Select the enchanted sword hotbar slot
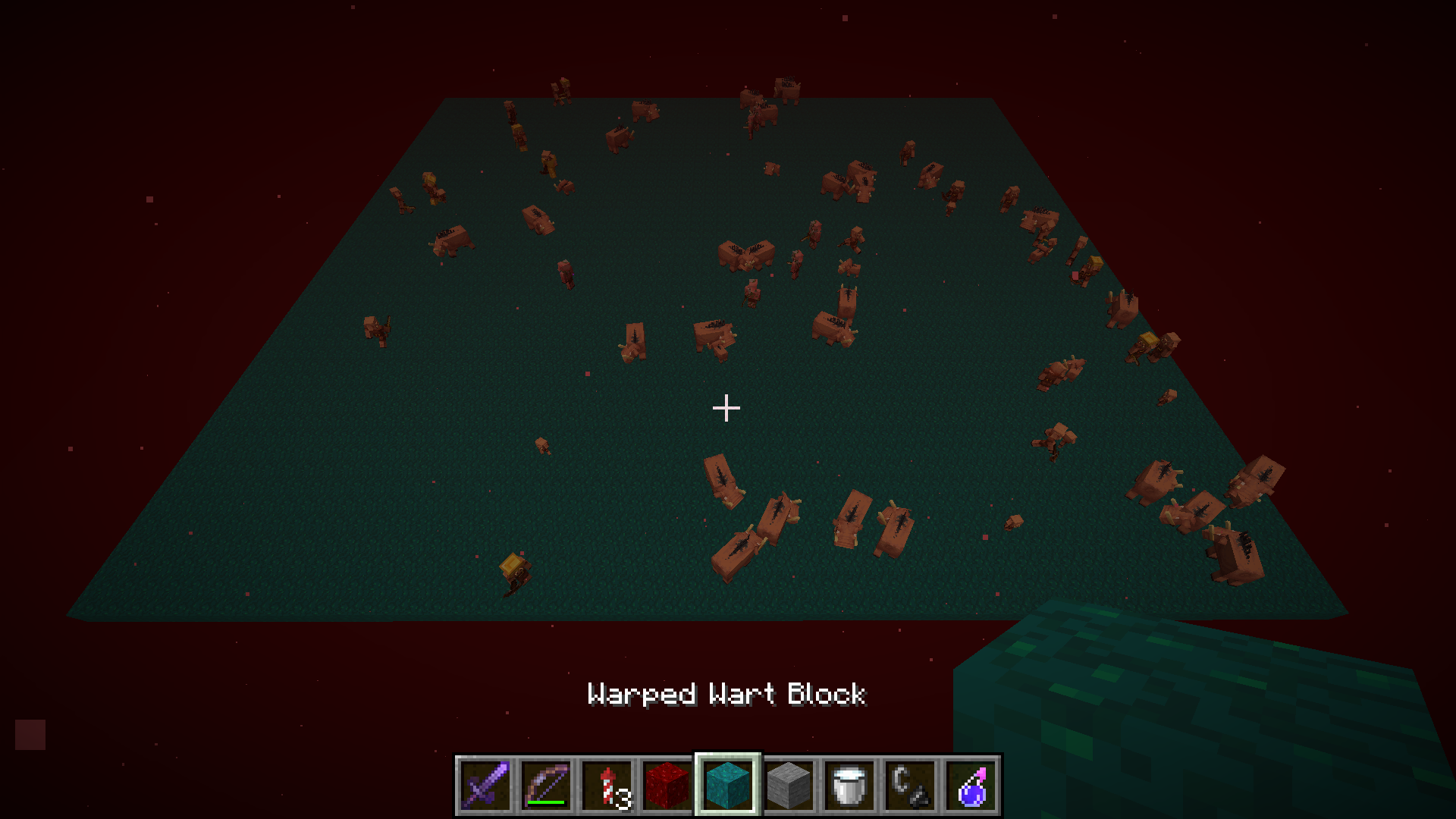Screen dimensions: 1456x819 pyautogui.click(x=485, y=785)
